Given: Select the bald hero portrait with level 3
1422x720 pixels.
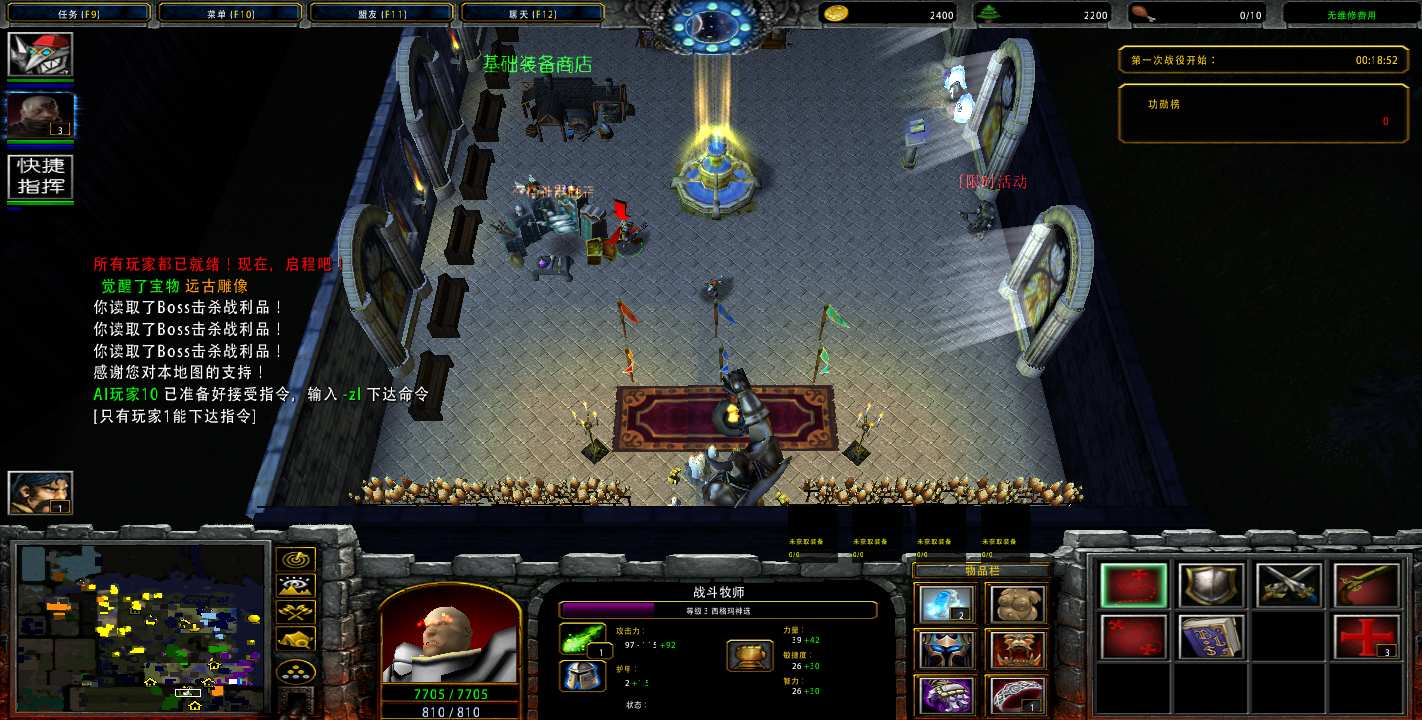Looking at the screenshot, I should coord(40,115).
